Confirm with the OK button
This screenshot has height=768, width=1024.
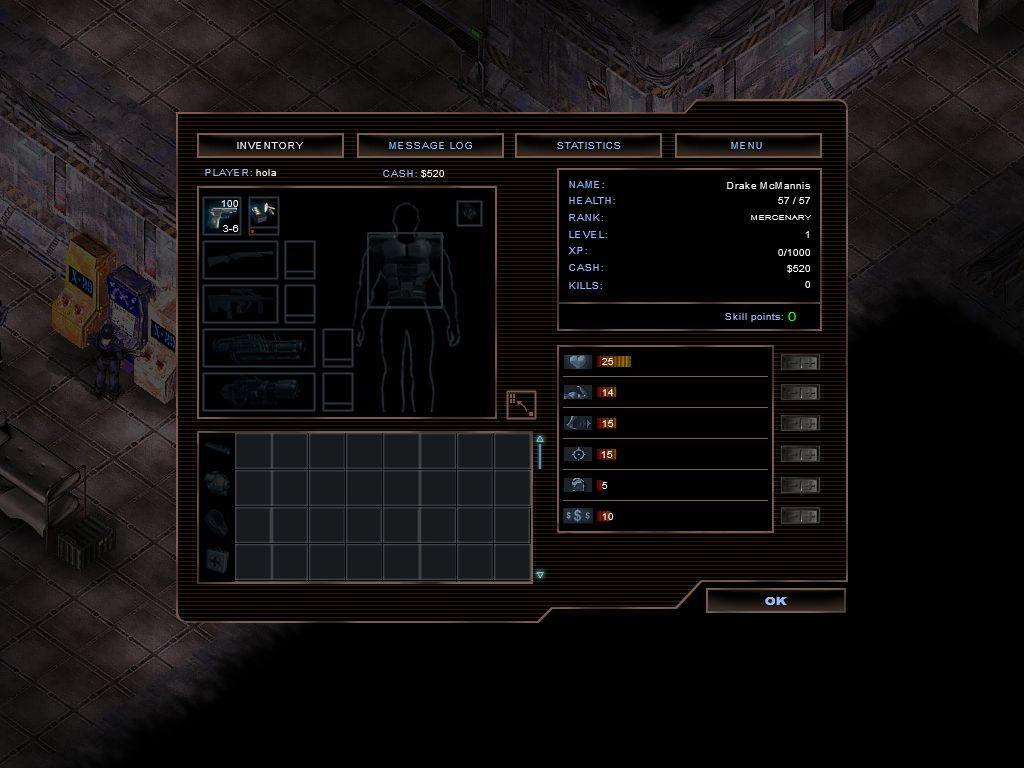(775, 601)
